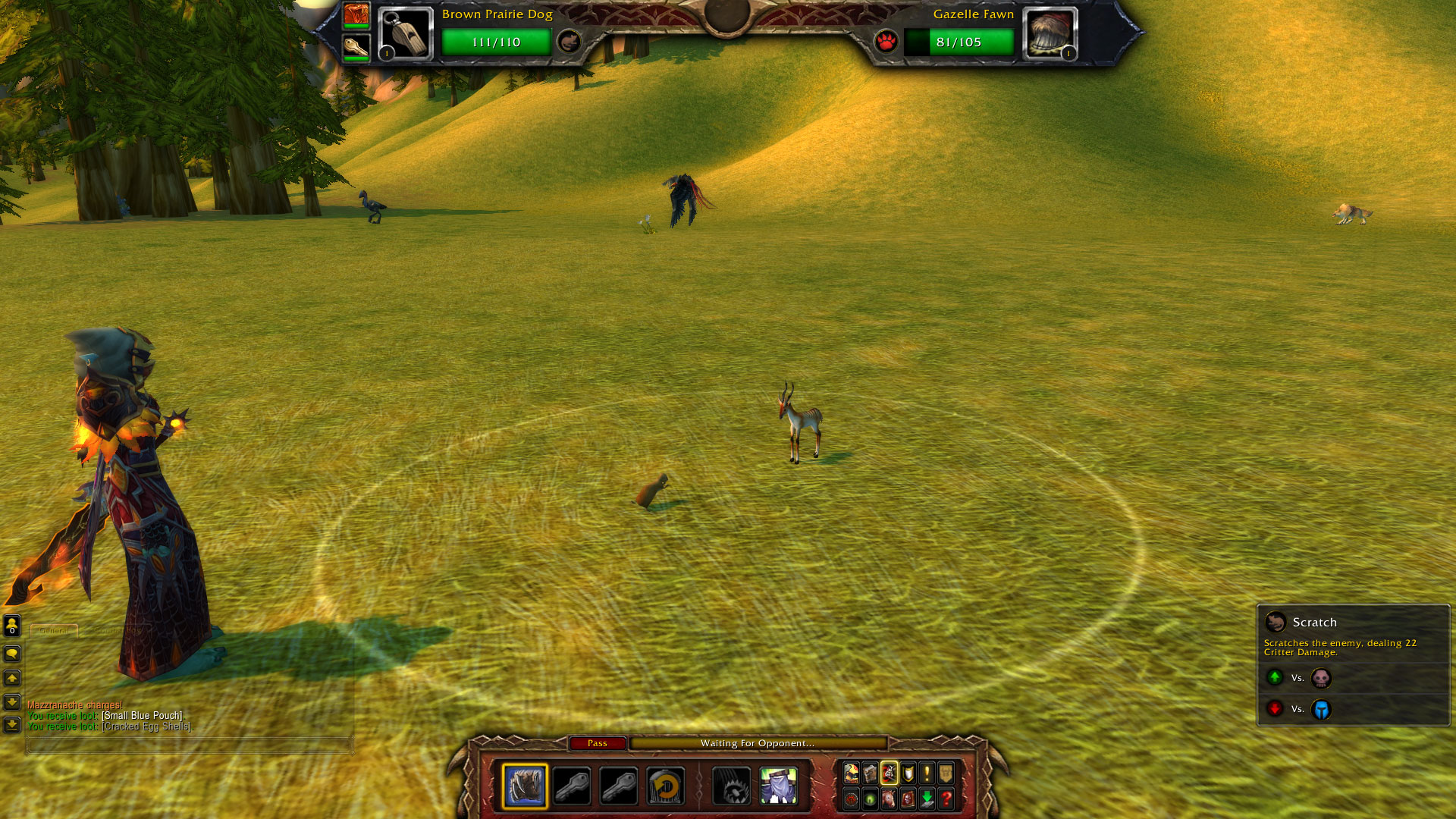The height and width of the screenshot is (819, 1456).
Task: Select the red creature backup pet slot
Action: (356, 14)
